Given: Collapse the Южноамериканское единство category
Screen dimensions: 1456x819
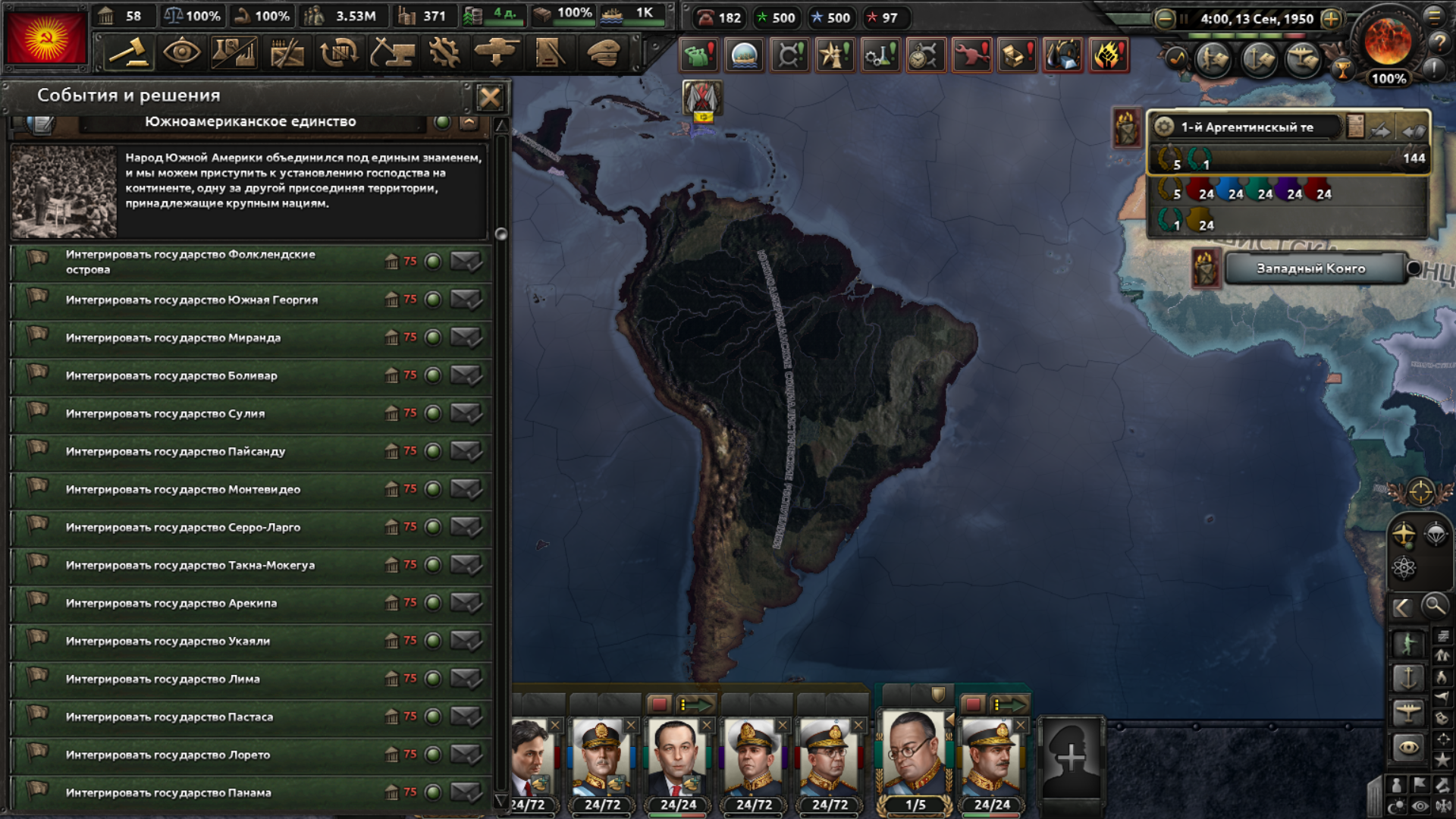Looking at the screenshot, I should coord(469,122).
